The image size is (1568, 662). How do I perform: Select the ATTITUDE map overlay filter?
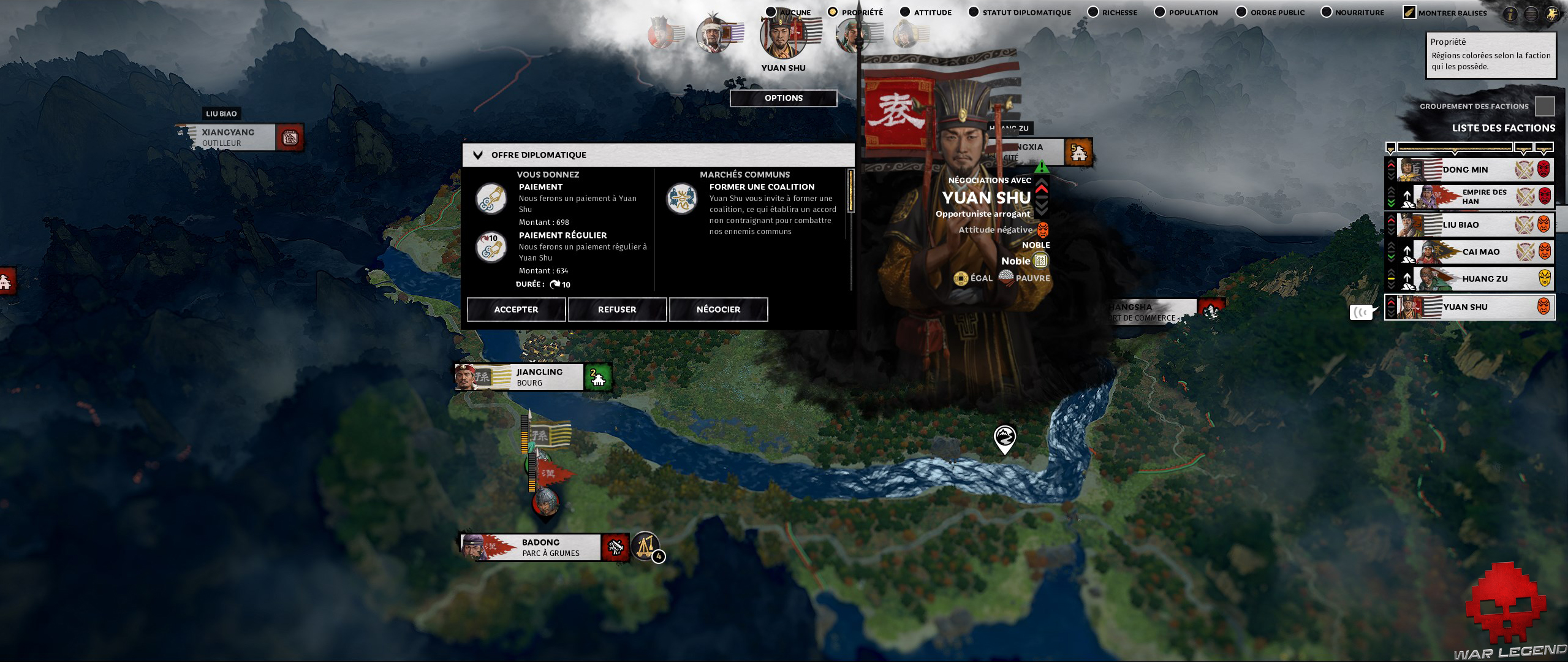tap(904, 11)
